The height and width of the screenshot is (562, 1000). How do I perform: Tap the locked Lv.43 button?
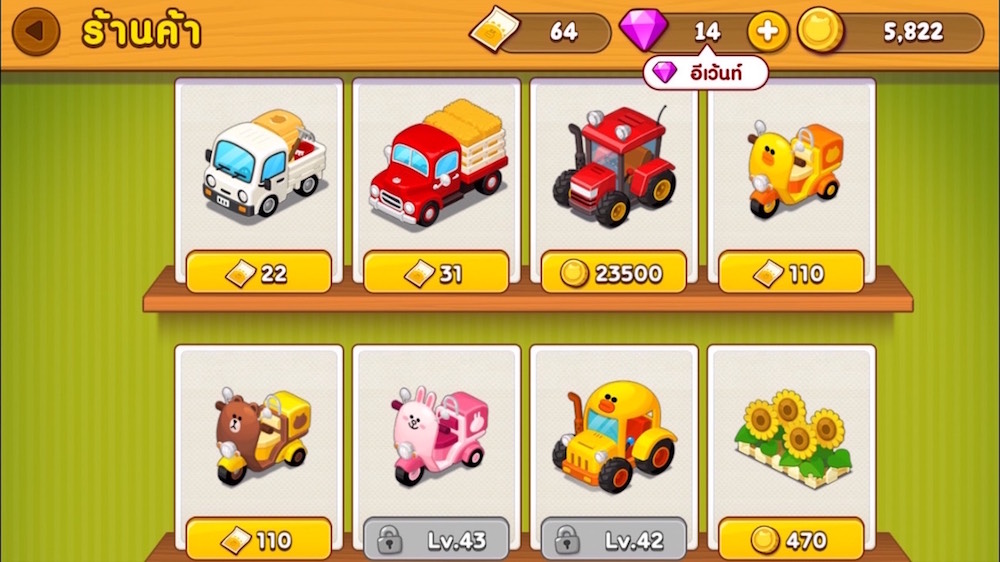(436, 540)
